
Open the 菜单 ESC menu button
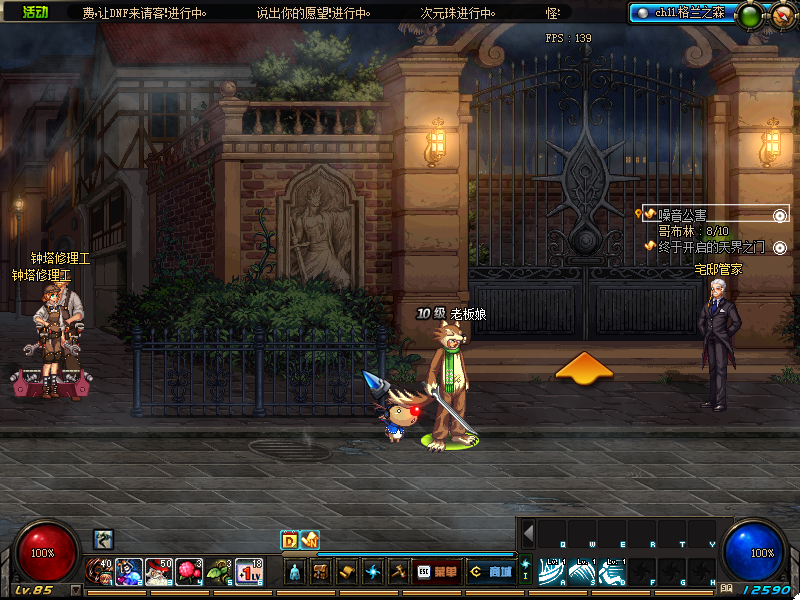point(438,572)
